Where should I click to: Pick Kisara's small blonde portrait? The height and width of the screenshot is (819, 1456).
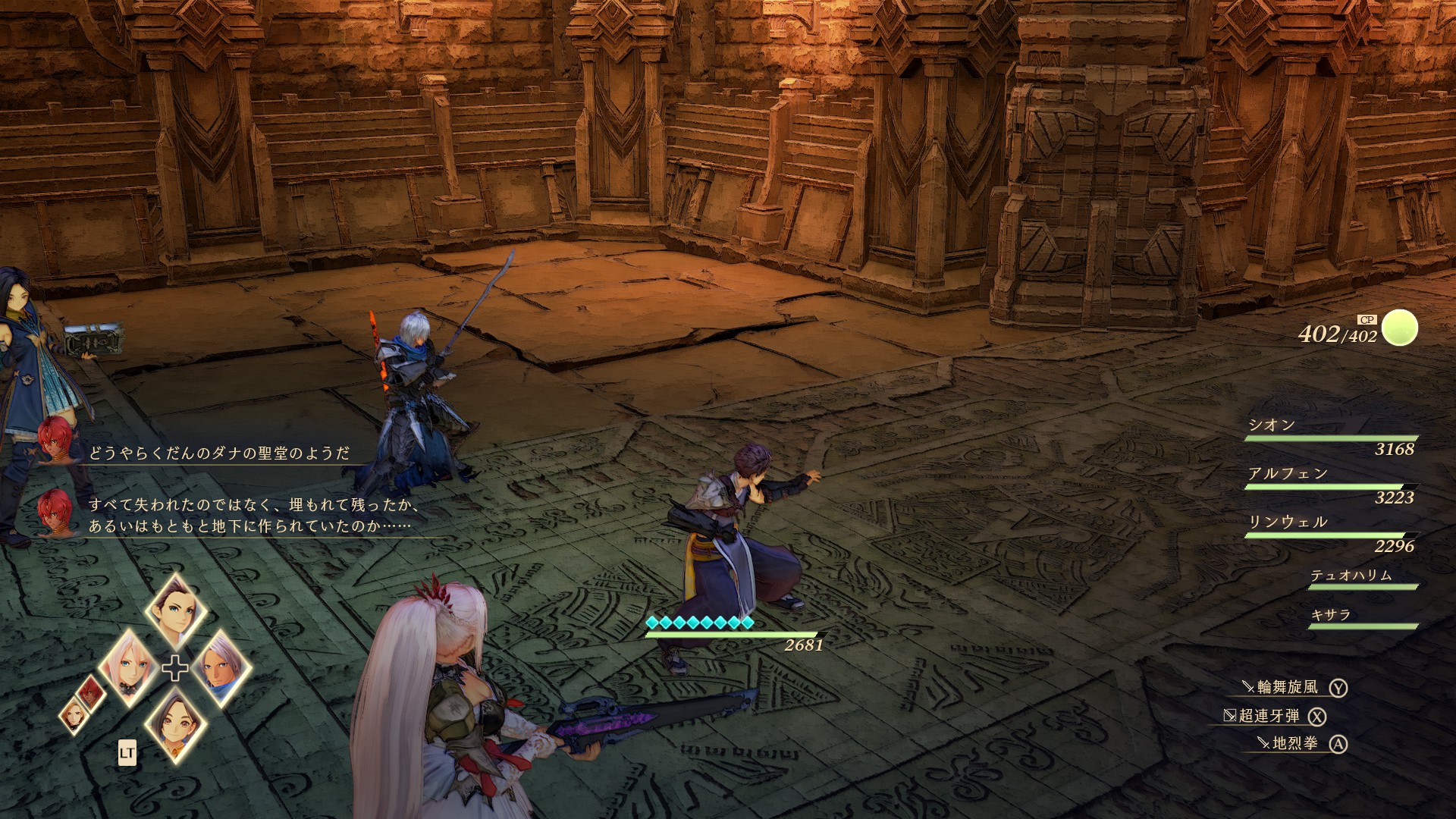pos(74,714)
